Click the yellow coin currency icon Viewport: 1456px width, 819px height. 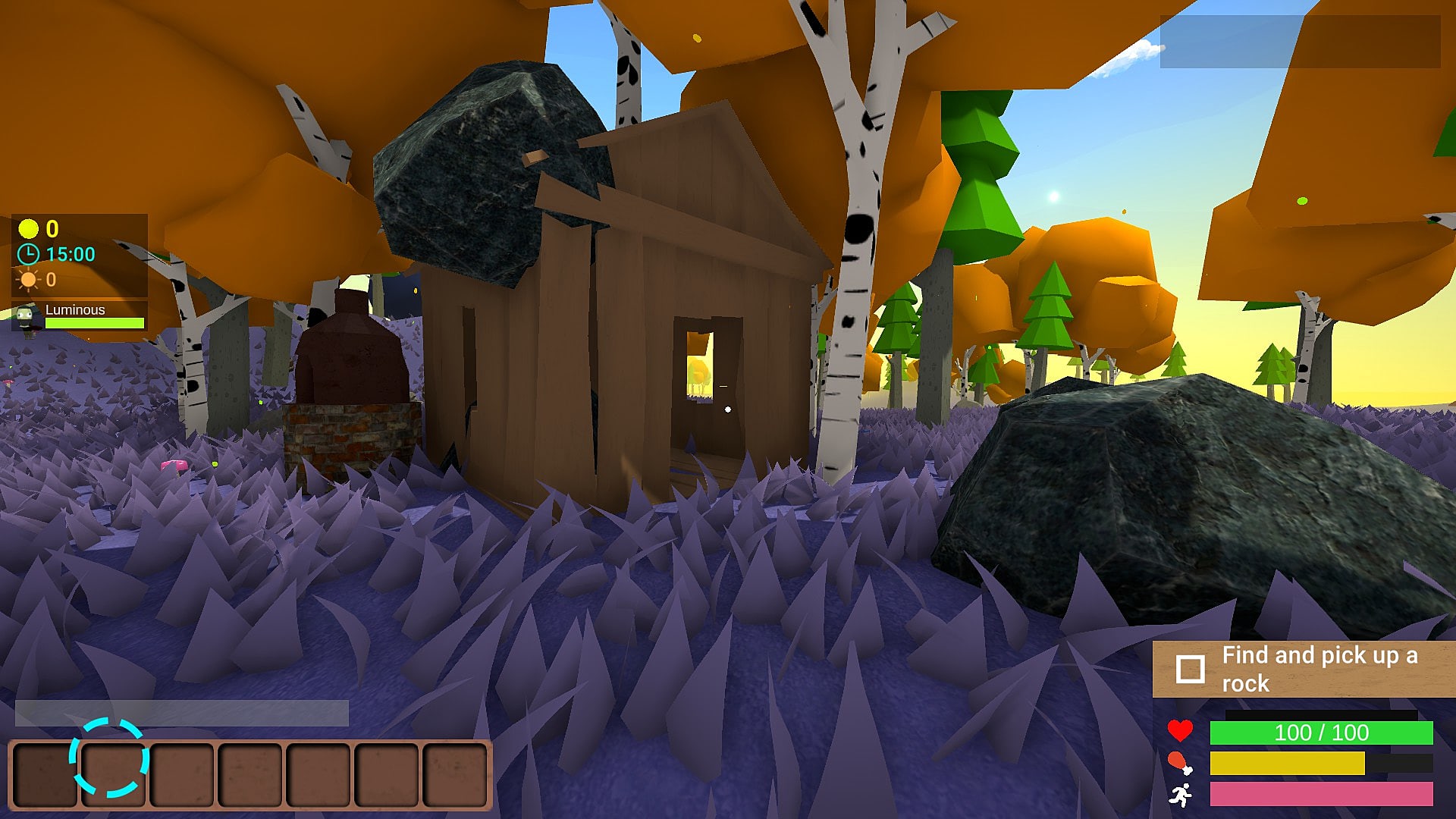point(27,229)
